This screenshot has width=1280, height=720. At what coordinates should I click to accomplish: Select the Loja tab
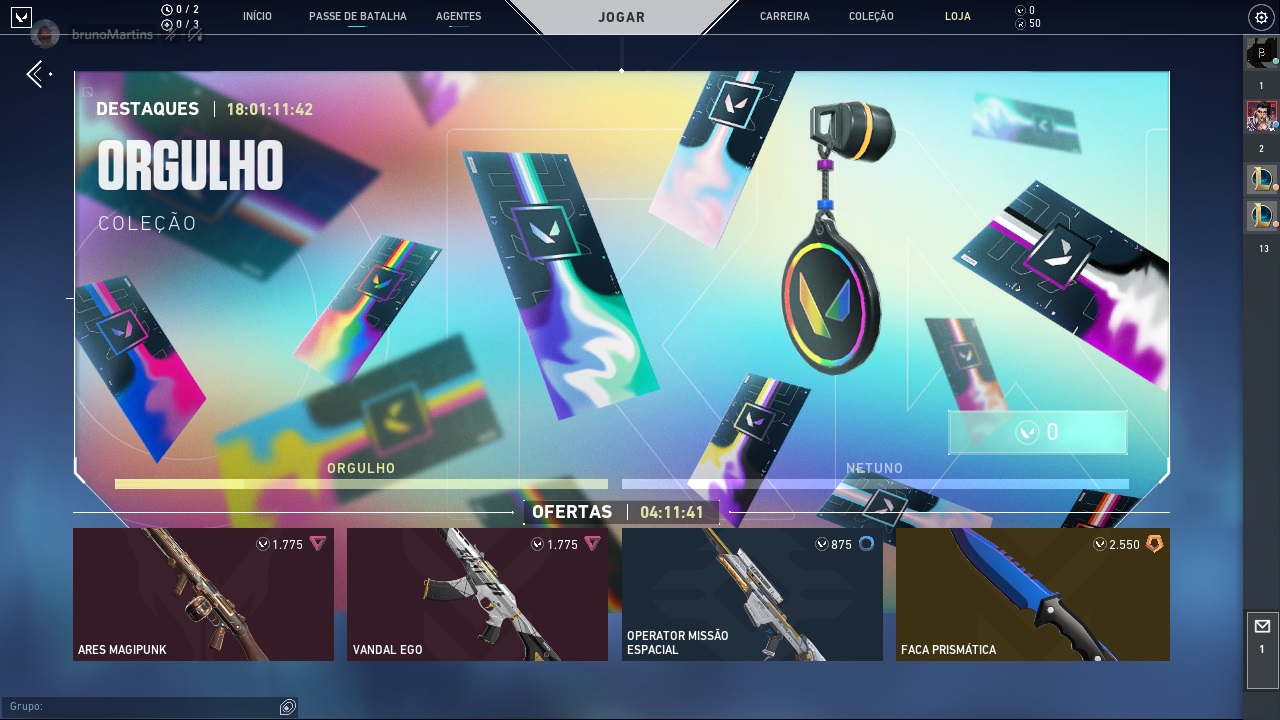coord(957,17)
